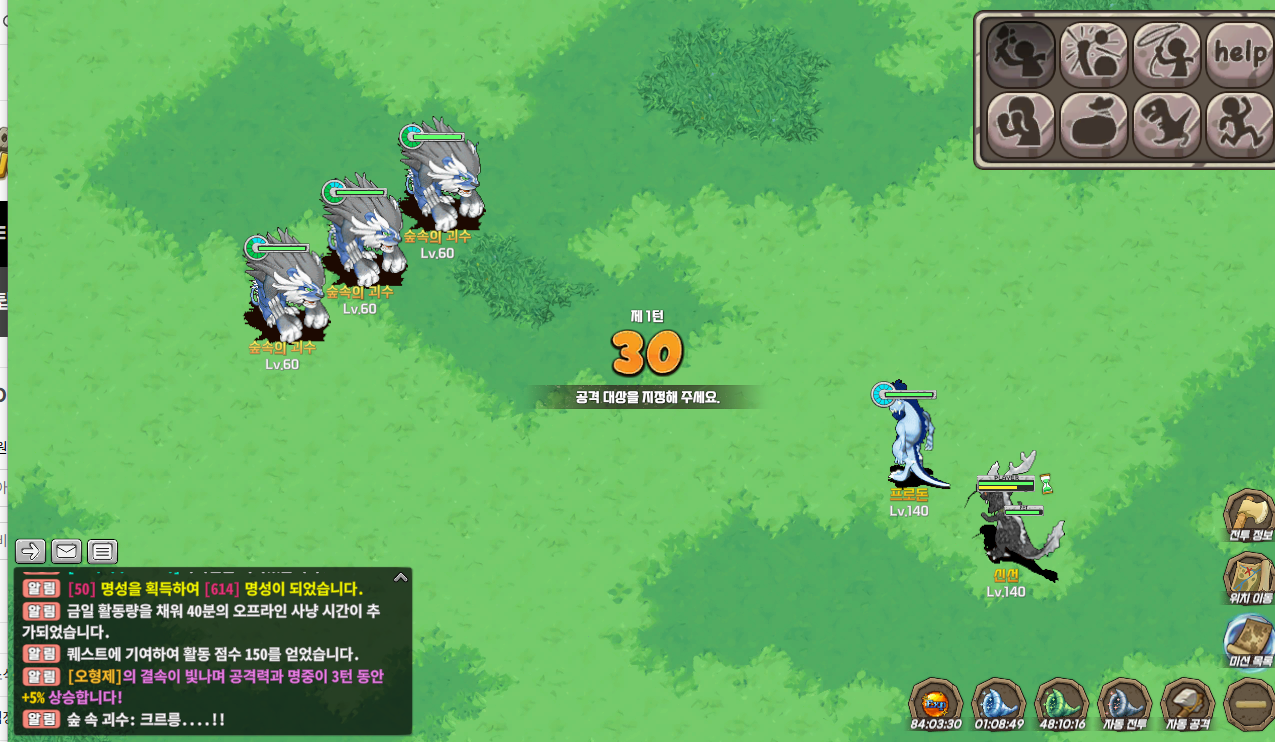Open the help button

point(1240,53)
